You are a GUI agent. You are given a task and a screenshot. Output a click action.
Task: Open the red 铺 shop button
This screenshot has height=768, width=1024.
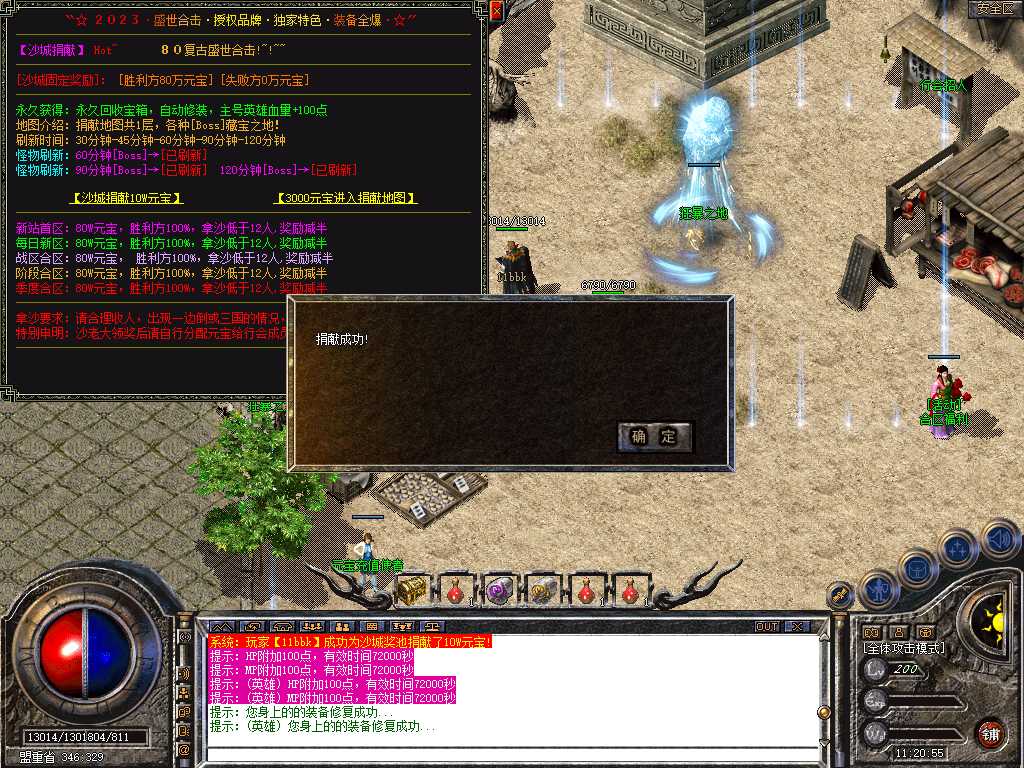point(990,732)
